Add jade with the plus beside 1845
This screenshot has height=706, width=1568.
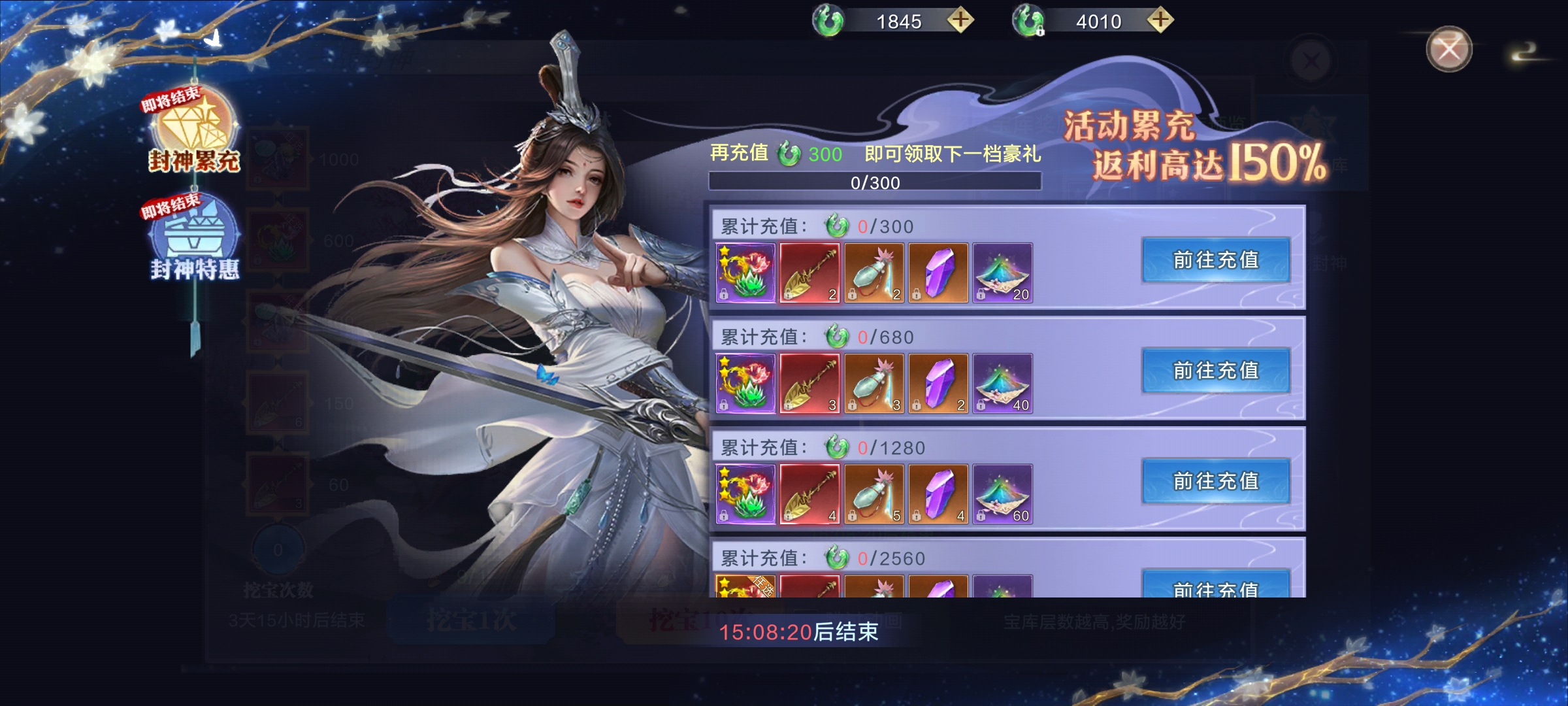(960, 20)
